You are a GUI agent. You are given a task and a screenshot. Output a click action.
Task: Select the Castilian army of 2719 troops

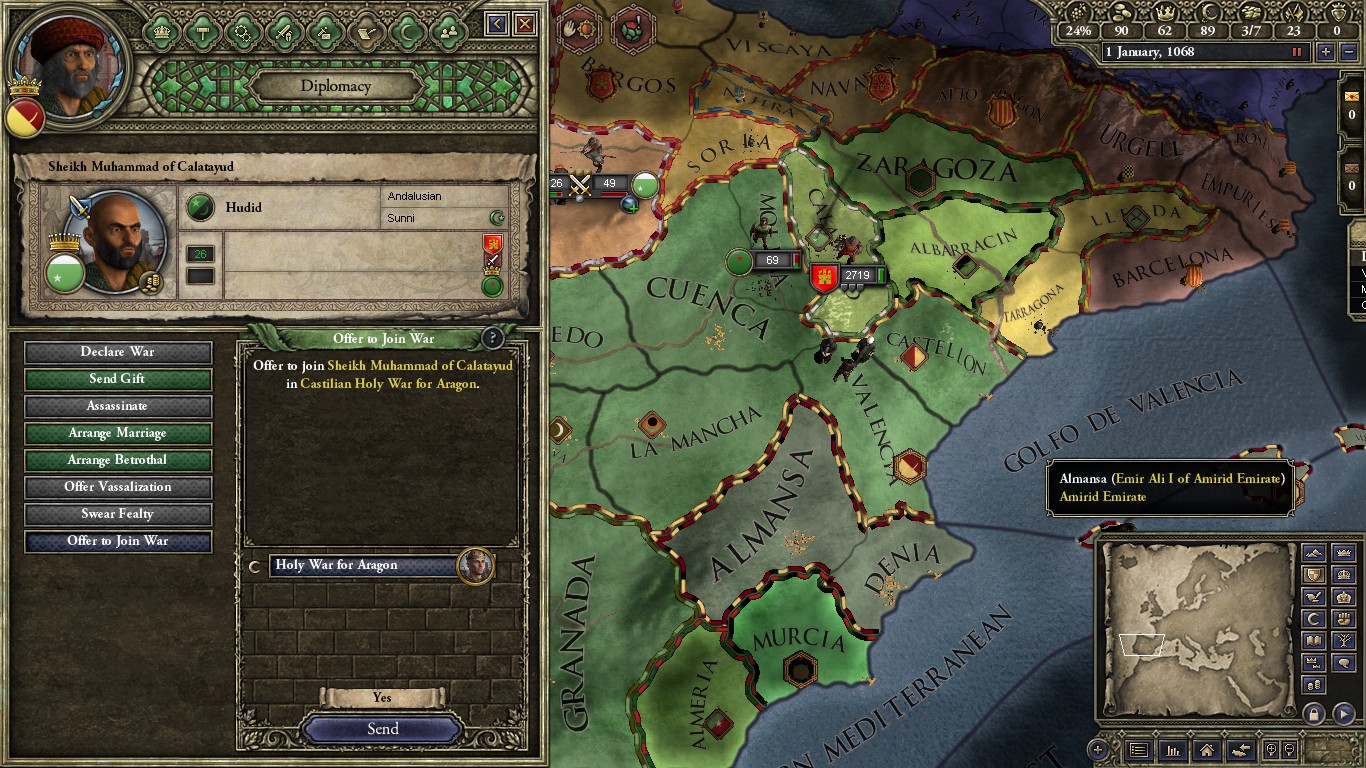(x=848, y=276)
